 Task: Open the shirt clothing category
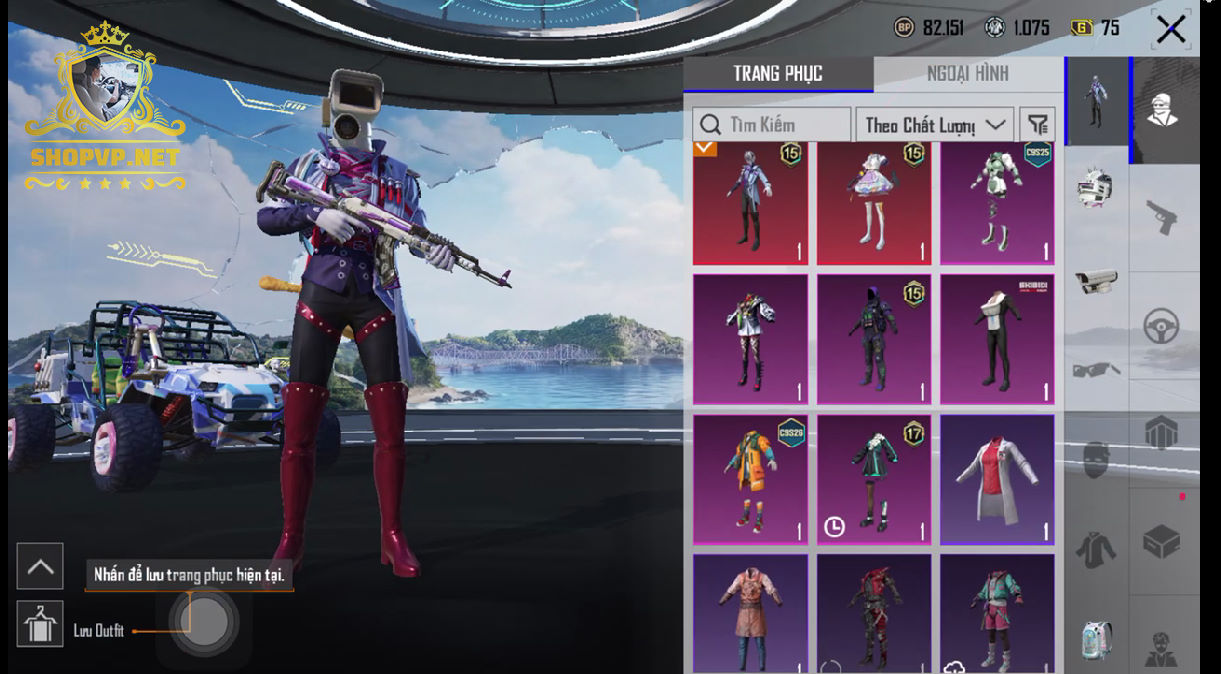1096,550
